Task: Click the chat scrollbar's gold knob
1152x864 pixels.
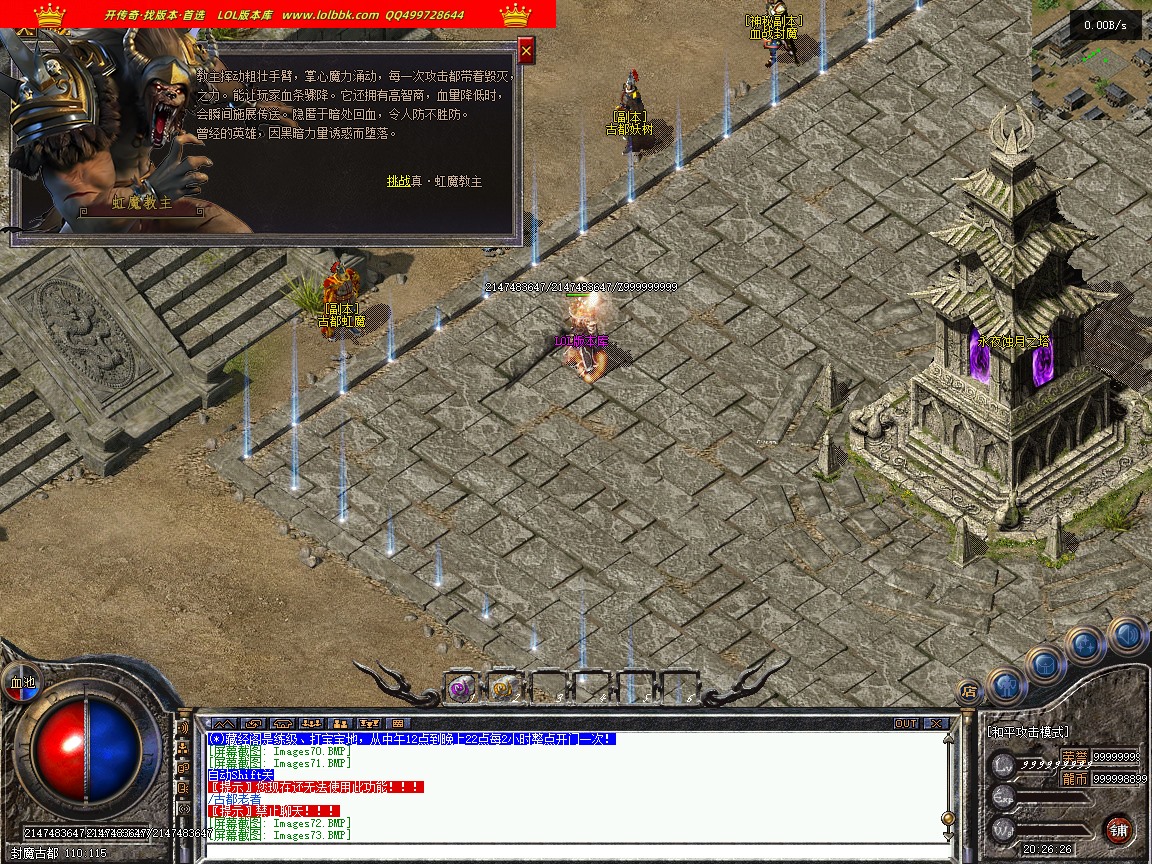Action: (x=948, y=817)
